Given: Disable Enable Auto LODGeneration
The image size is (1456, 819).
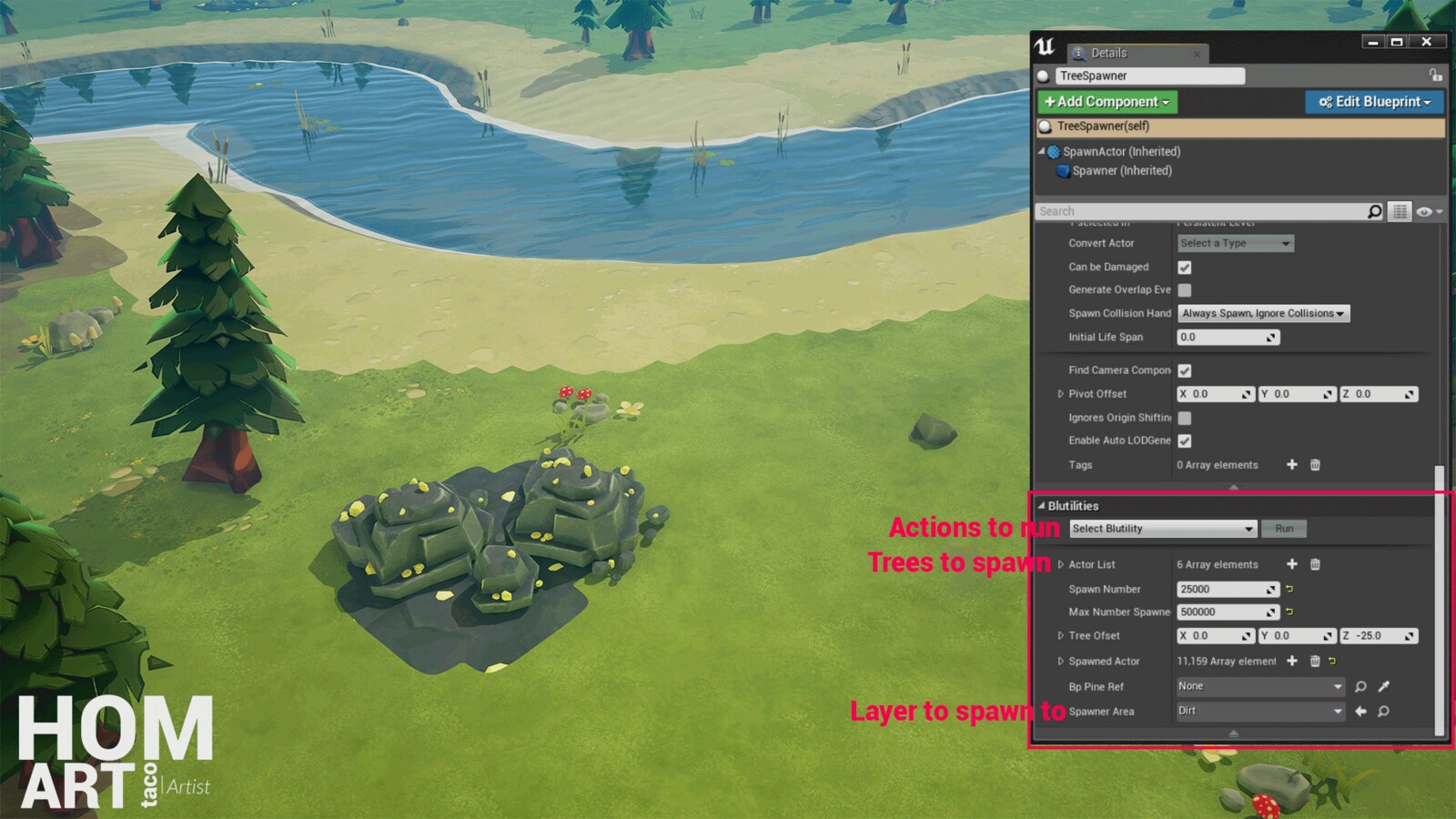Looking at the screenshot, I should (1185, 440).
